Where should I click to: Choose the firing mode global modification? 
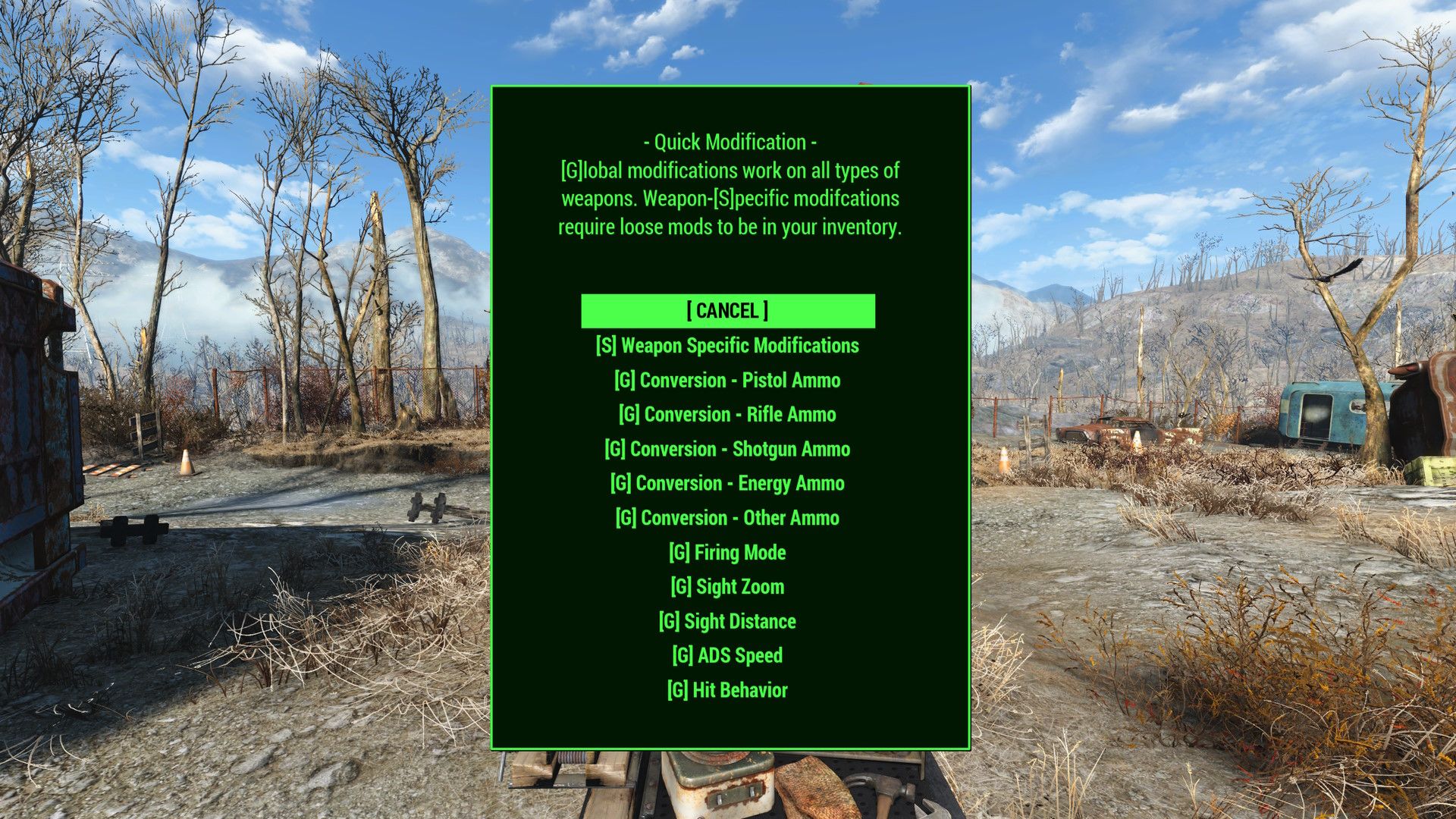(727, 552)
